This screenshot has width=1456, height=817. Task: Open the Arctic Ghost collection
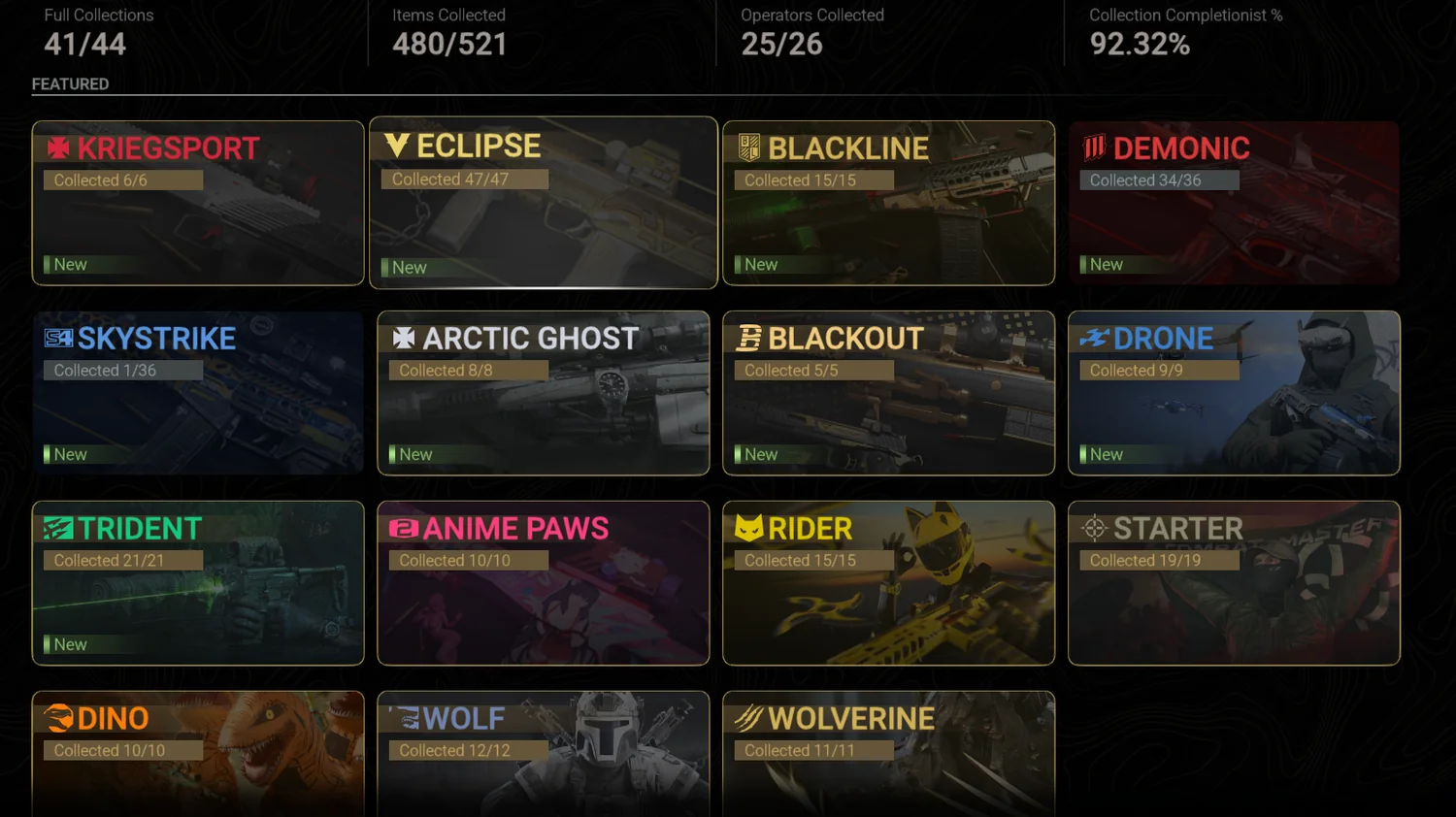pos(544,393)
